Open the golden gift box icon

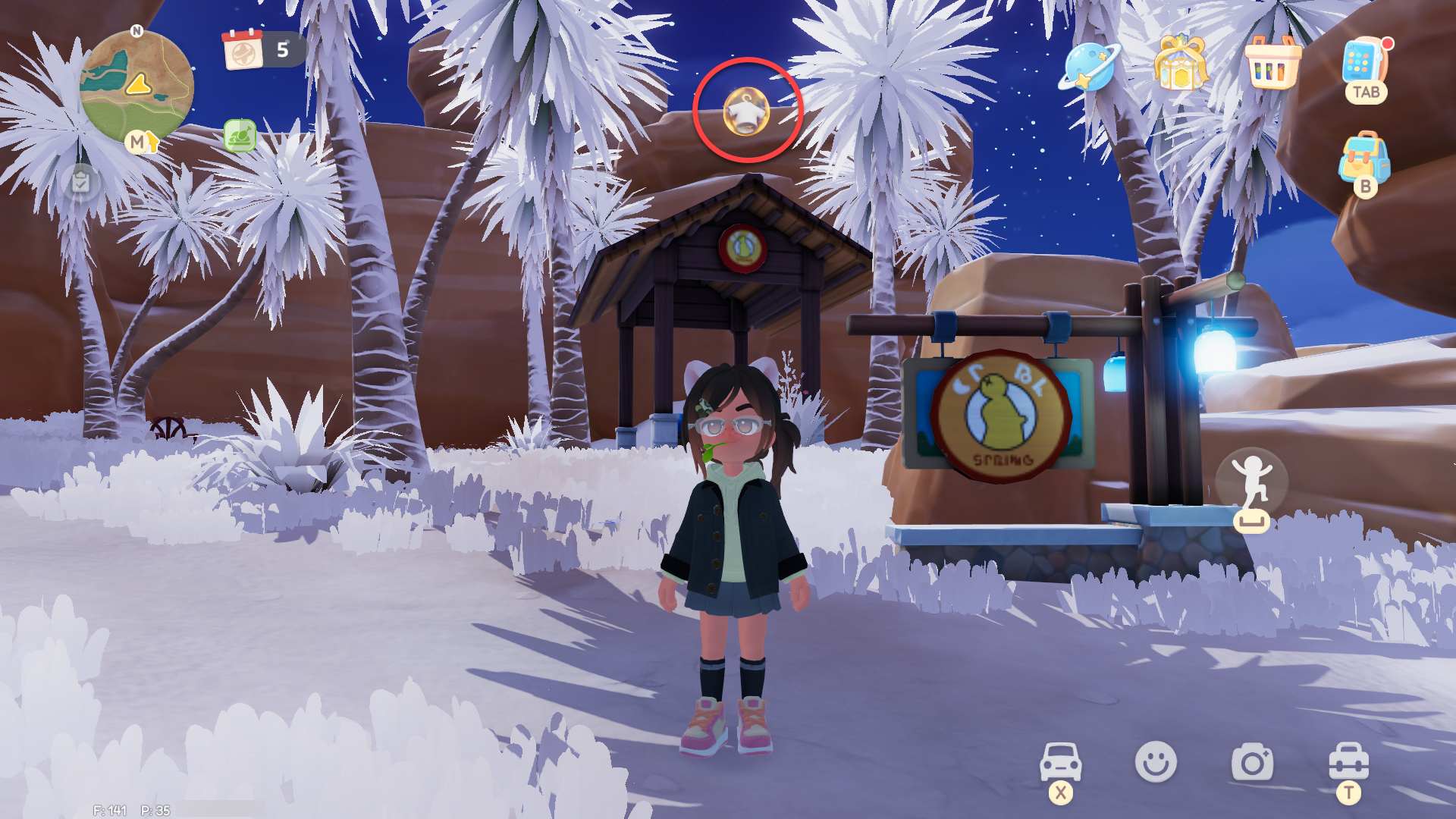coord(1181,64)
